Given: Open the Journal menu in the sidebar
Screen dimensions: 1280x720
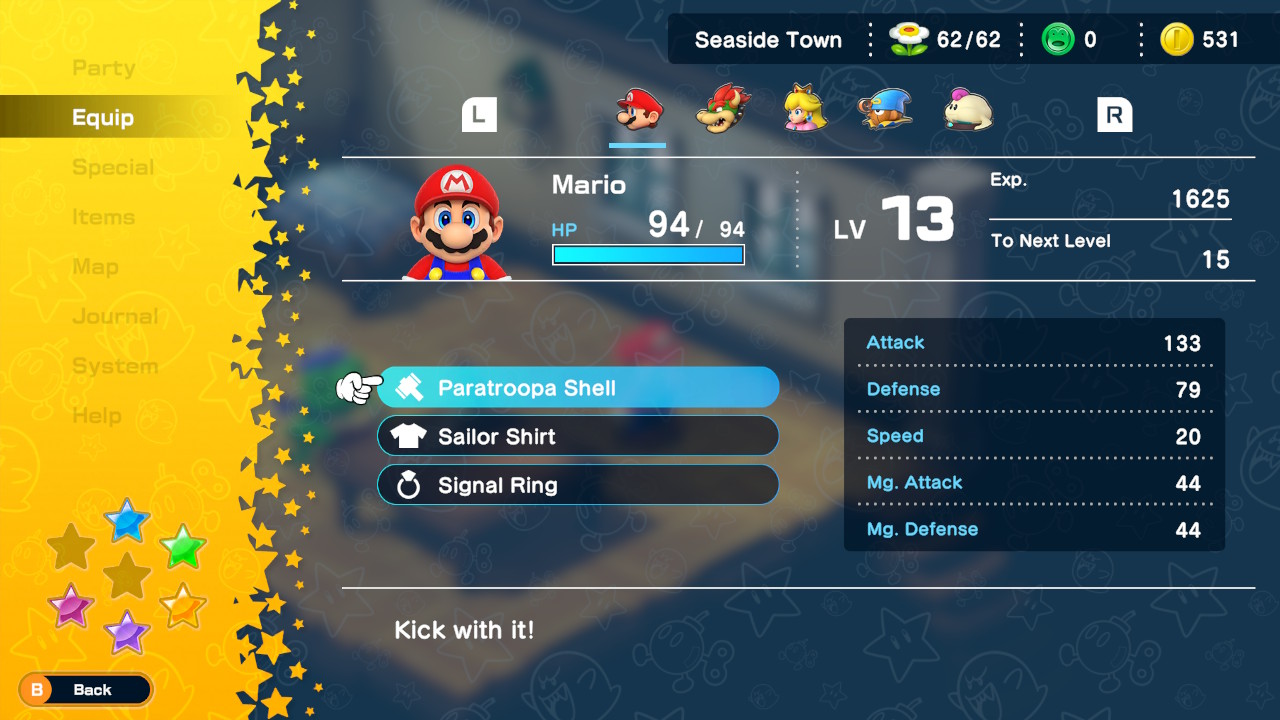Looking at the screenshot, I should (115, 316).
